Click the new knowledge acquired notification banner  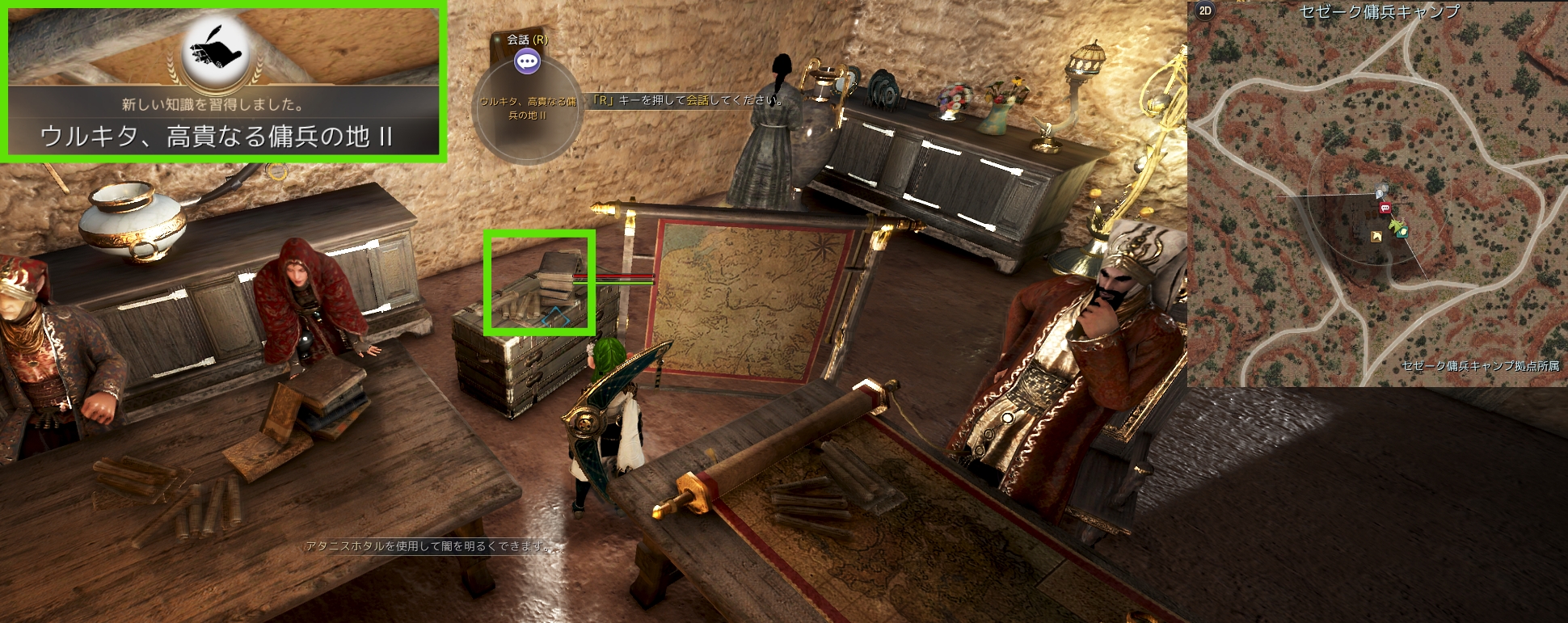coord(225,120)
